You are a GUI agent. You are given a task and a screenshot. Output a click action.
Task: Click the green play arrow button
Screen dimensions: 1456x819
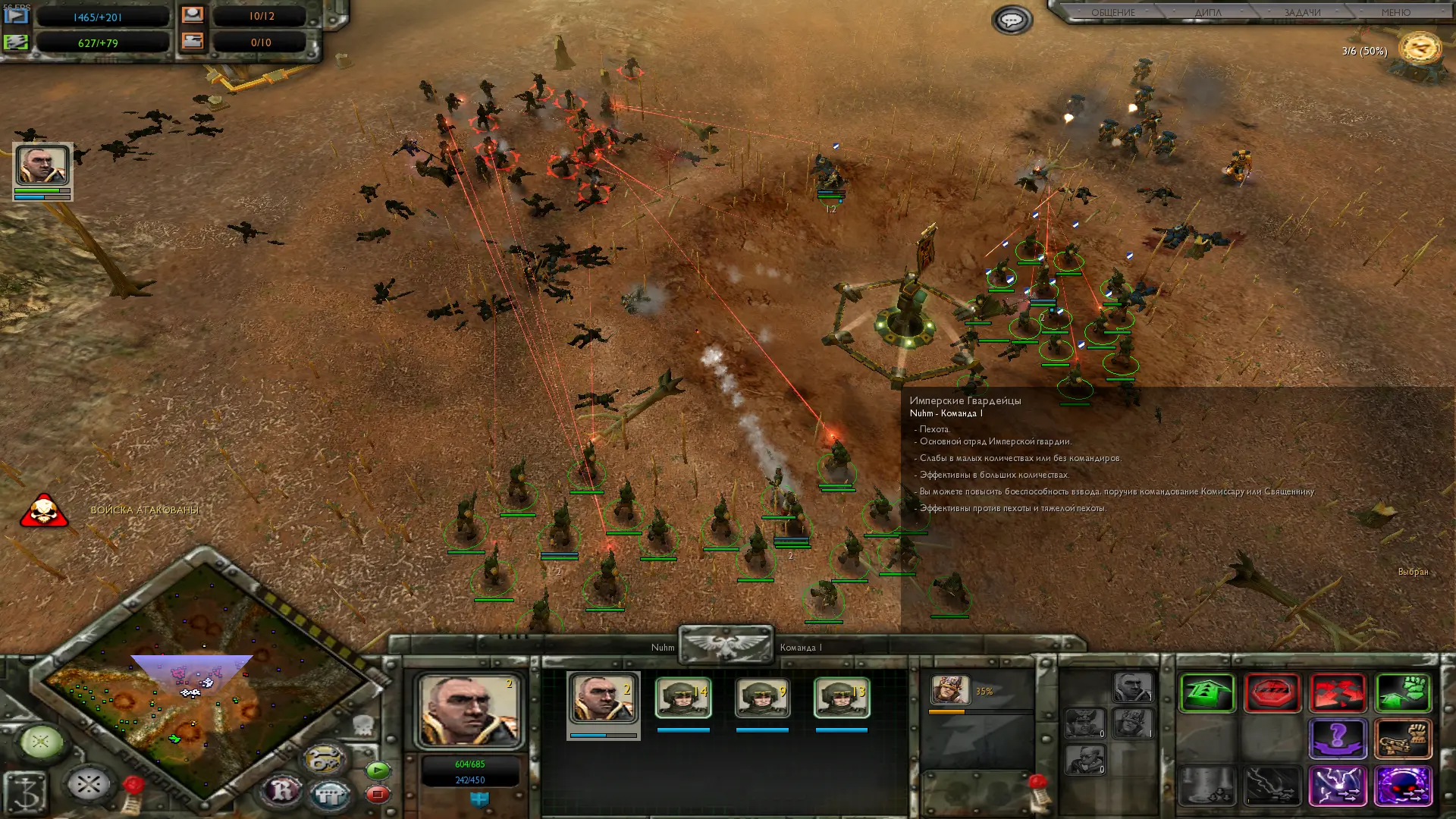pyautogui.click(x=378, y=771)
